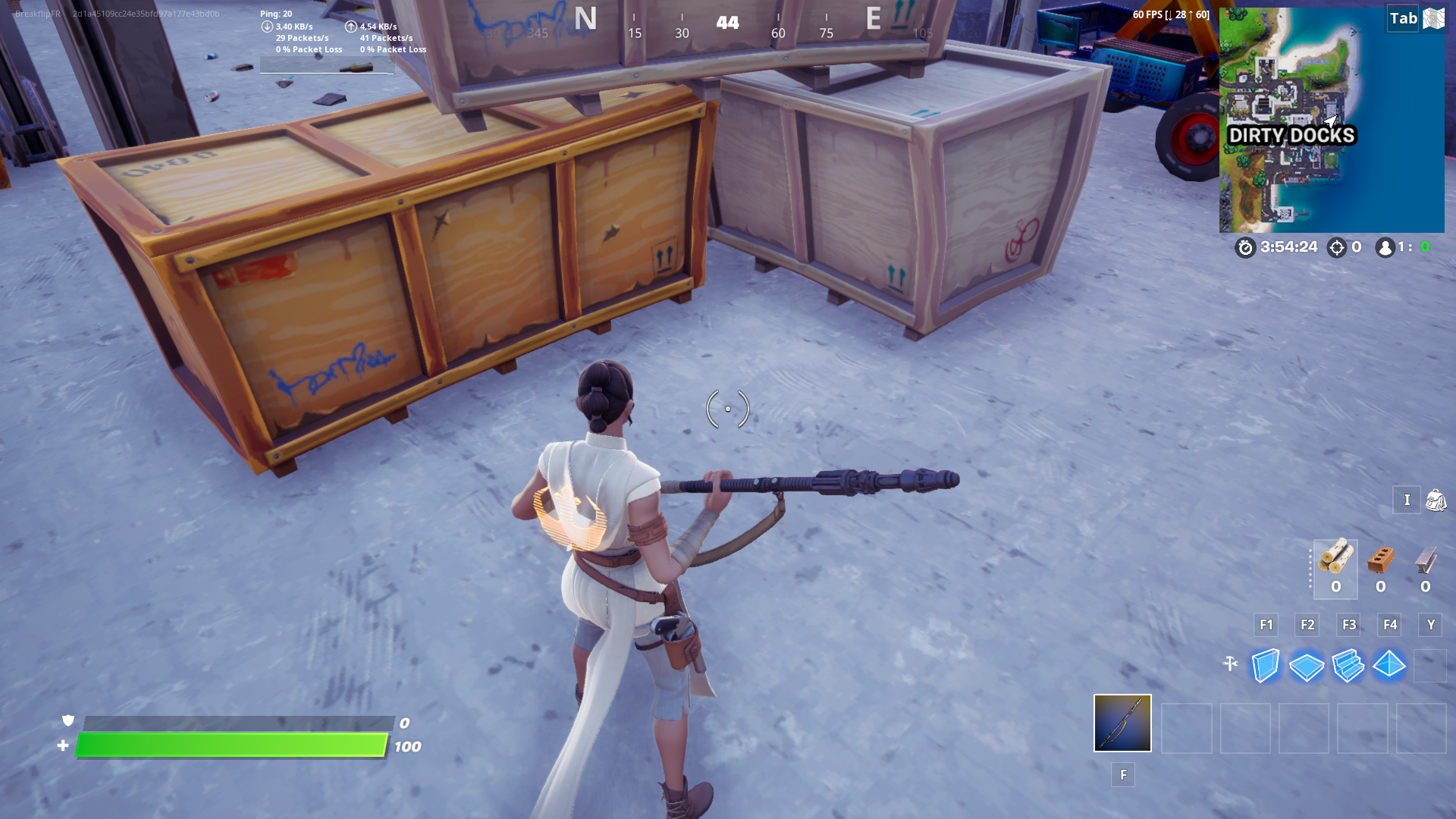Select the floor build piece
Screen dimensions: 1456x819
[1307, 665]
